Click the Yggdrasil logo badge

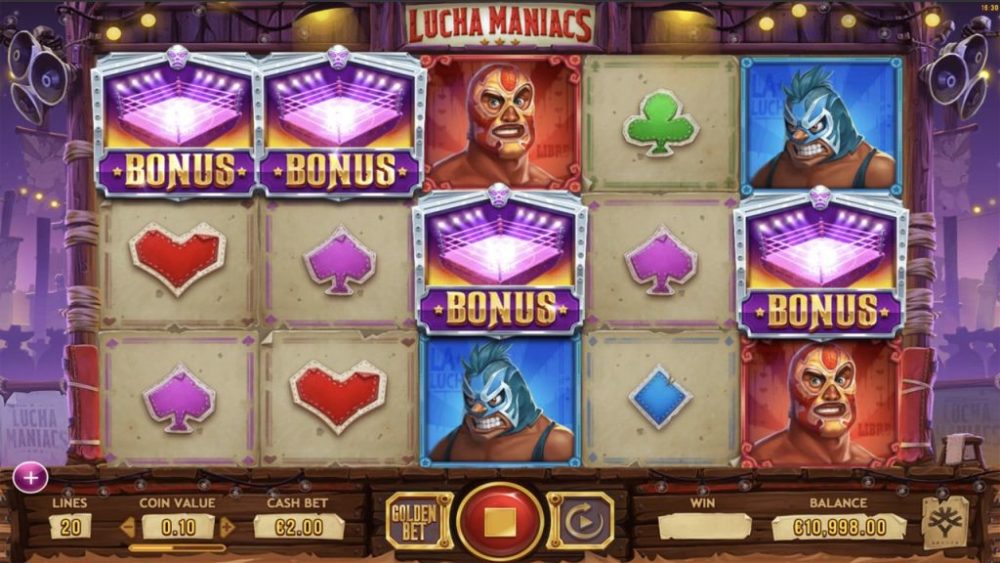(944, 521)
